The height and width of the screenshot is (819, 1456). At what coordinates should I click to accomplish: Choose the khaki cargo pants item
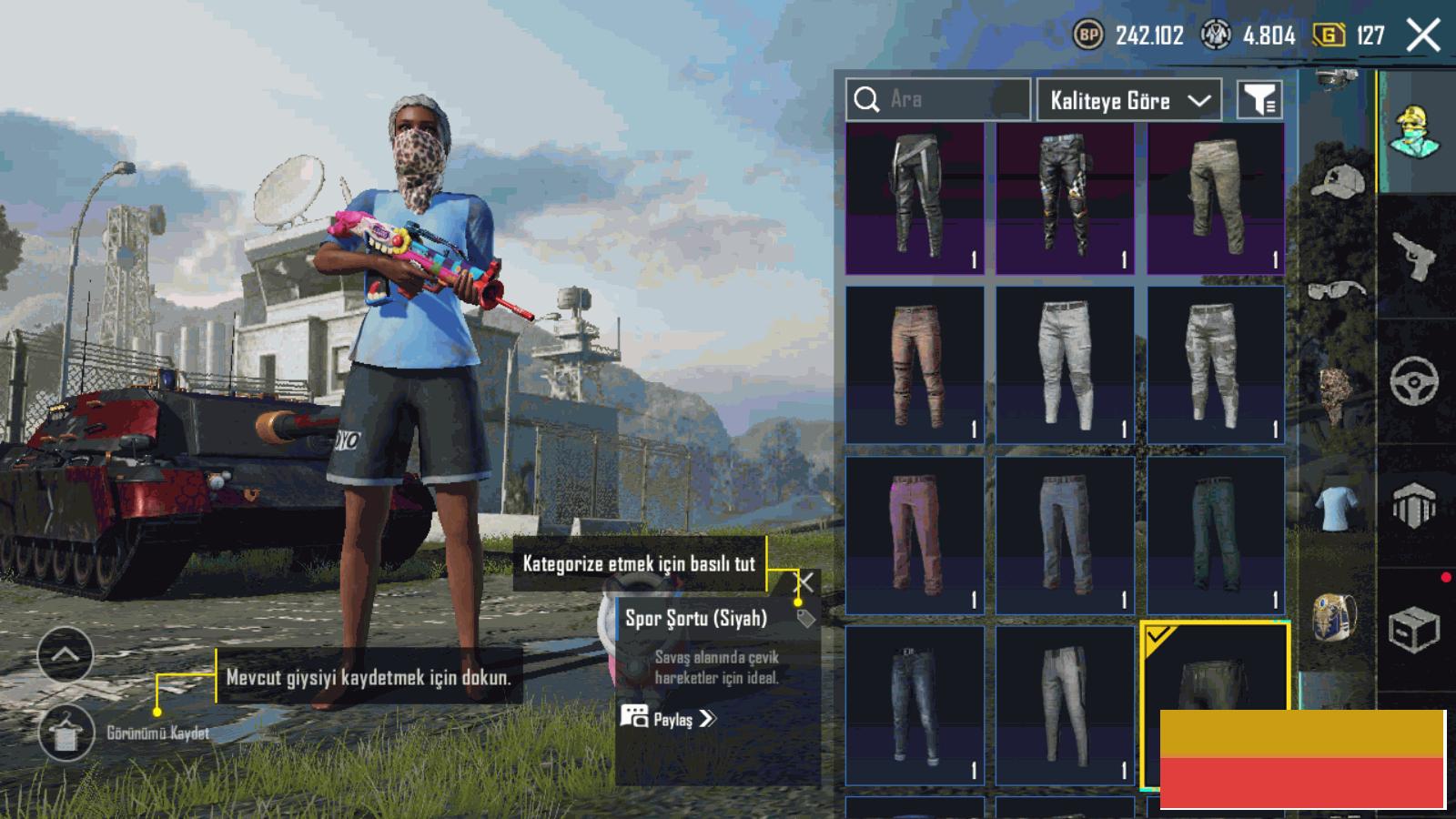coord(1216,198)
